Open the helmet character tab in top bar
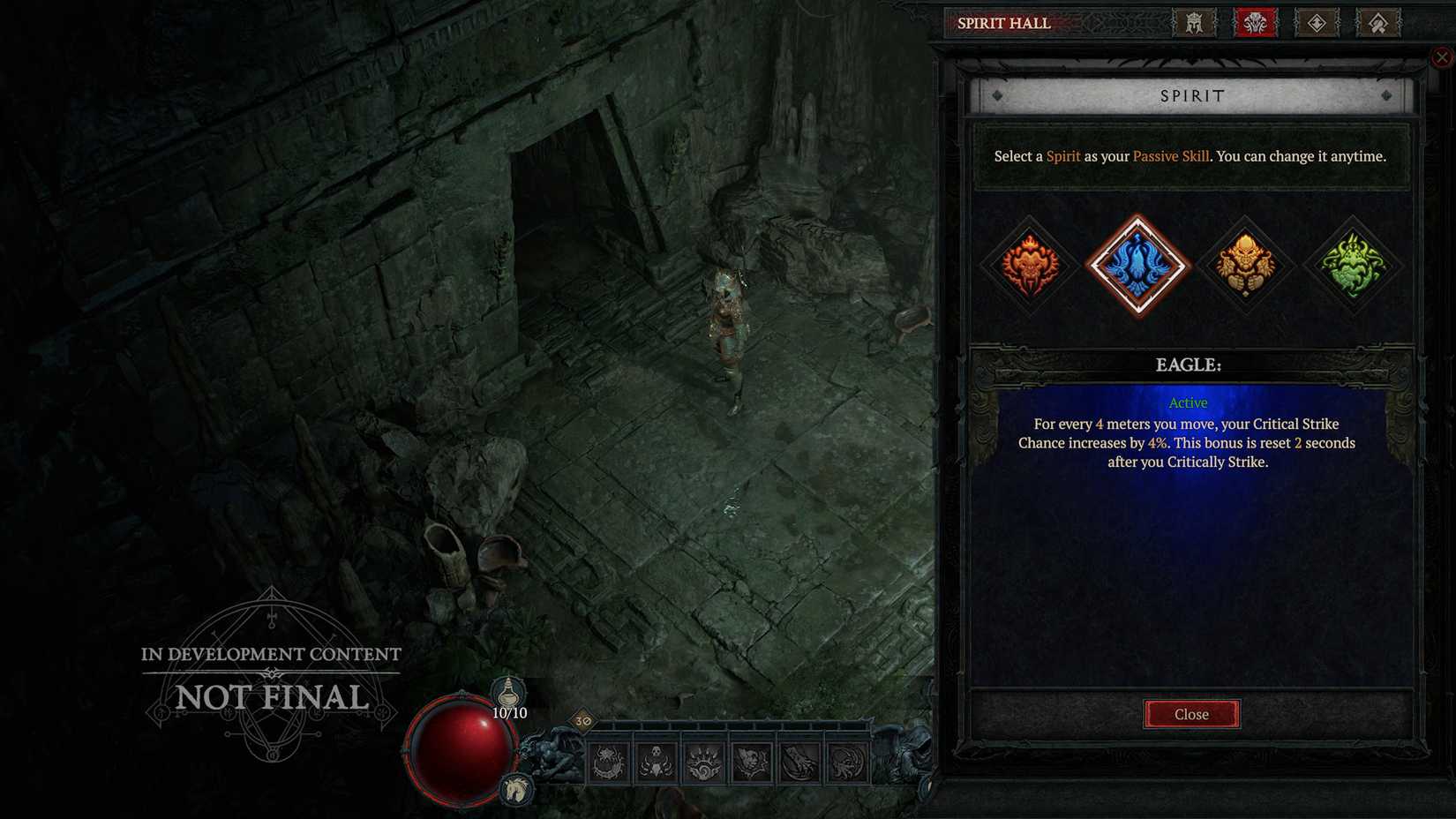This screenshot has width=1456, height=819. point(1196,24)
